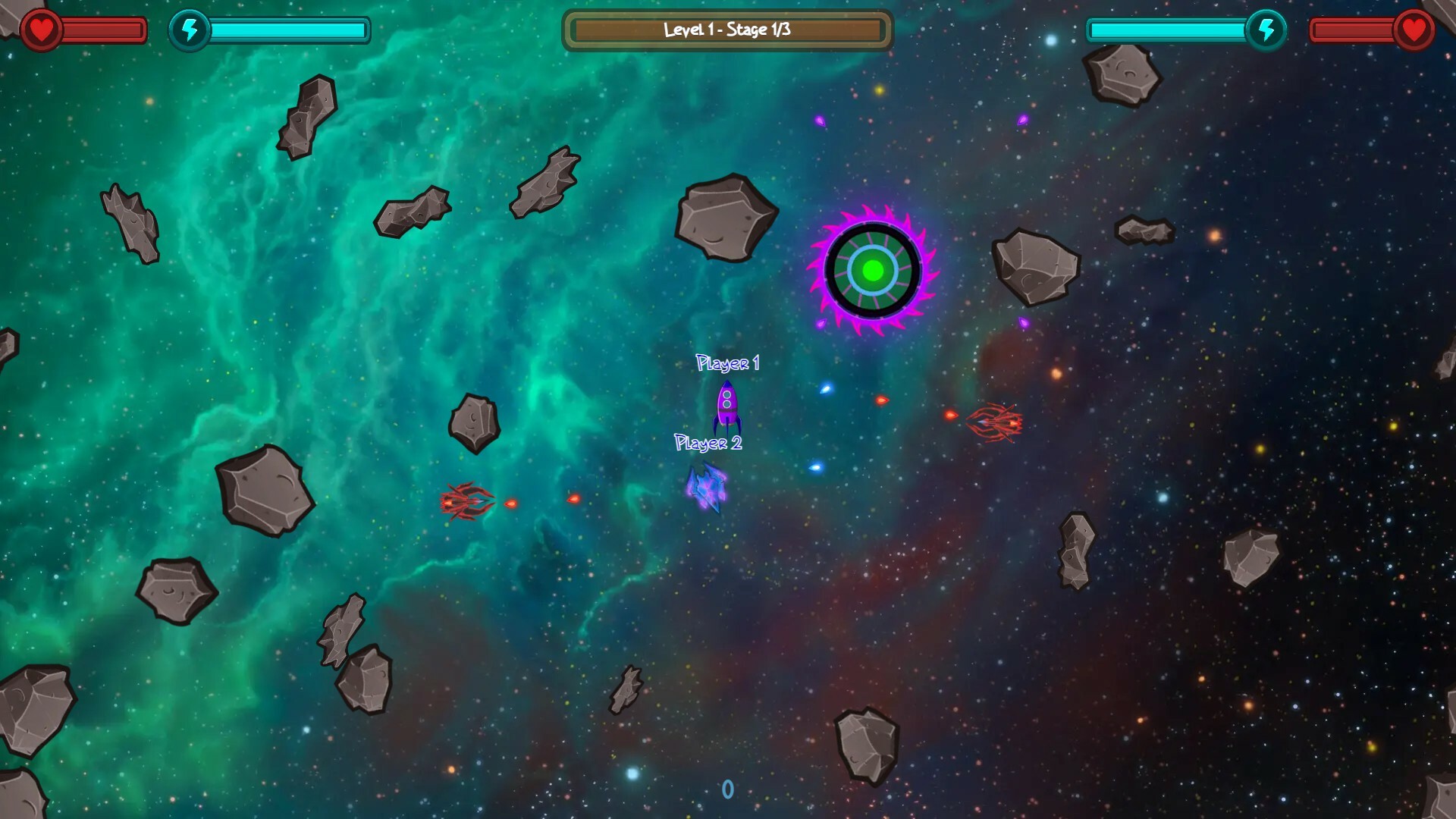Click Player 1's blue lightning energy icon
The image size is (1456, 819).
click(x=190, y=30)
